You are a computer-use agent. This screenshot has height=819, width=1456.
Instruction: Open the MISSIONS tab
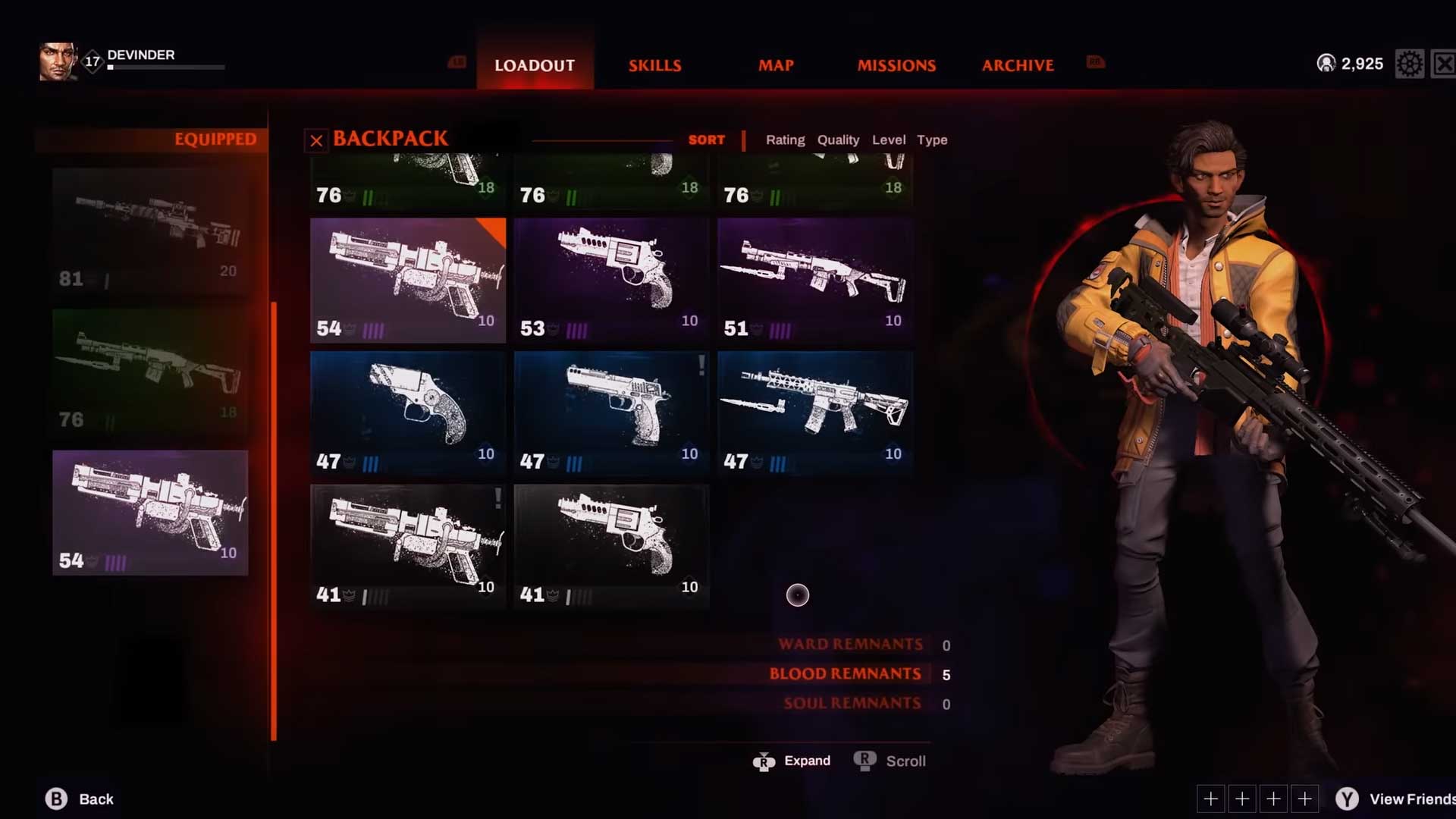pyautogui.click(x=896, y=65)
